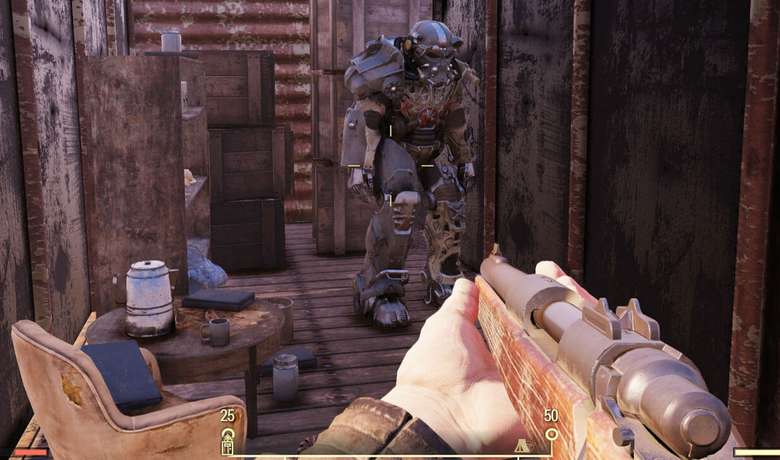Select the ring compass marker labeled 50
Viewport: 780px width, 460px height.
pyautogui.click(x=551, y=435)
